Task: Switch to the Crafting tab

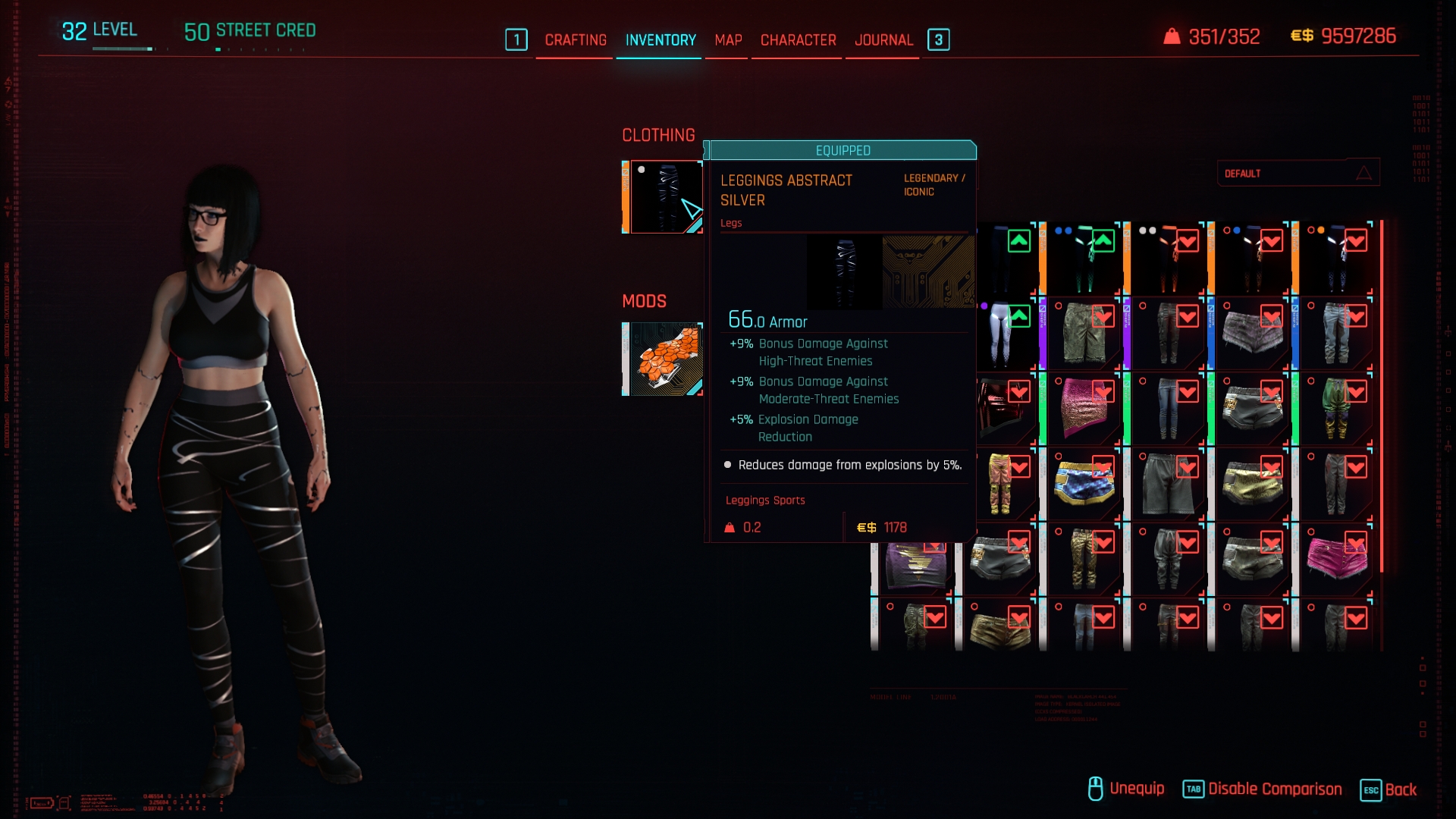Action: [575, 40]
